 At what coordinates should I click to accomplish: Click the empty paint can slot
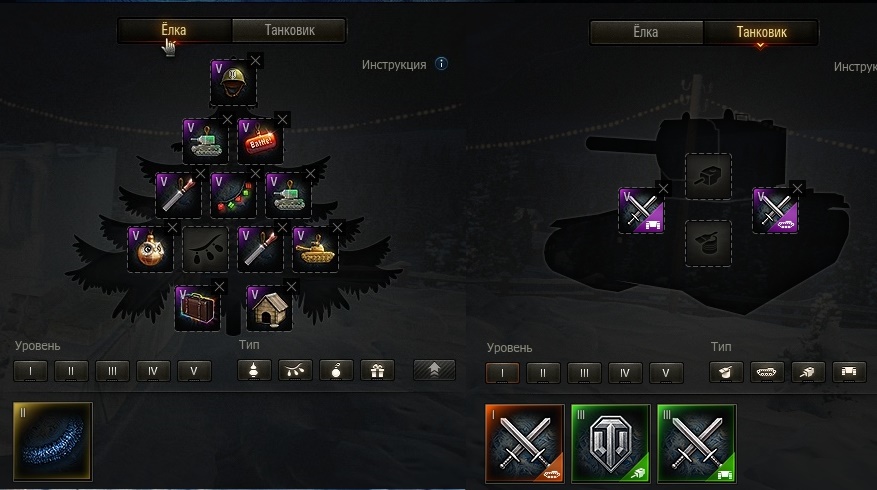pyautogui.click(x=707, y=243)
